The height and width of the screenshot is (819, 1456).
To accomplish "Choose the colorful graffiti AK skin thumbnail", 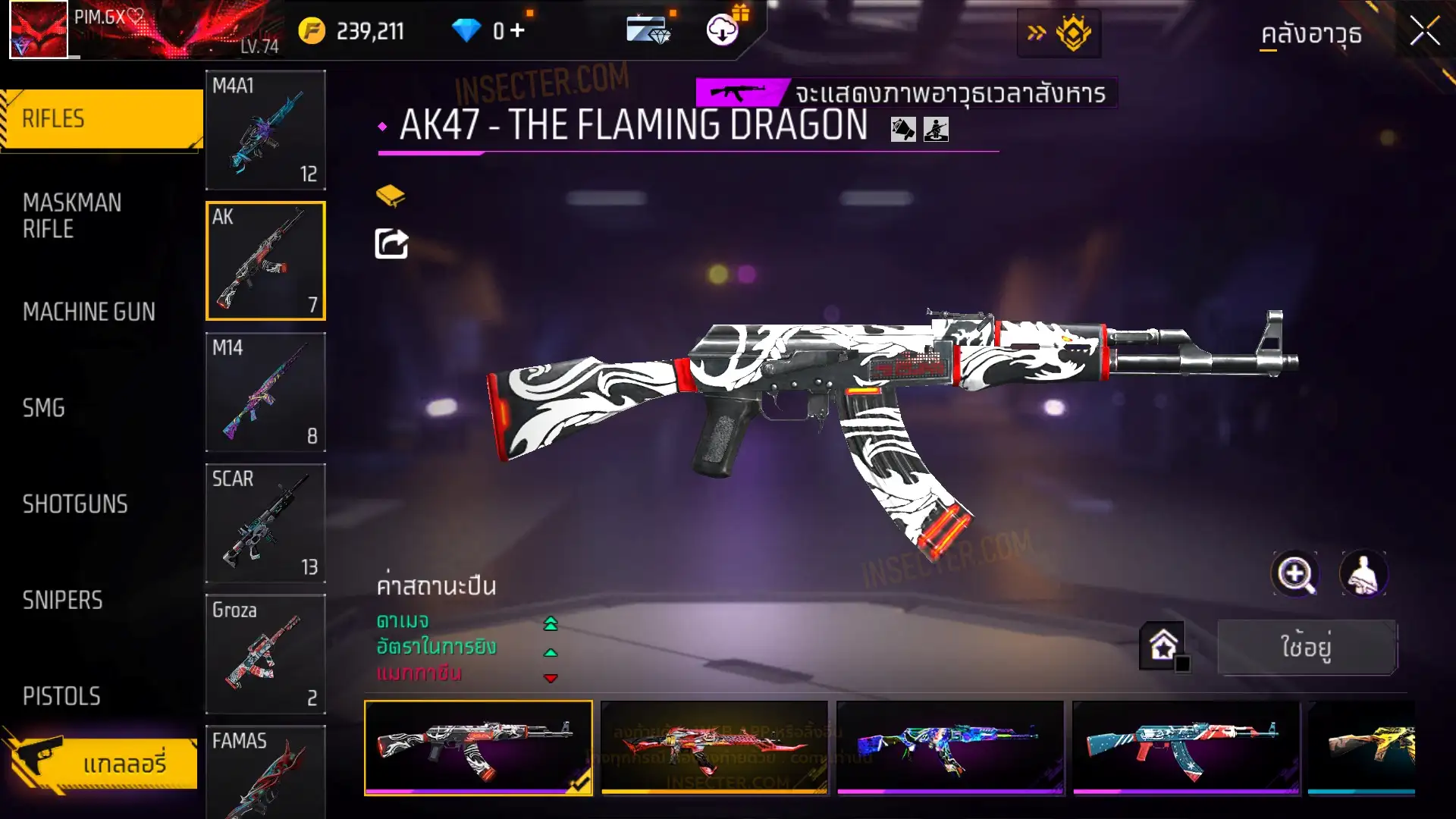I will point(949,747).
